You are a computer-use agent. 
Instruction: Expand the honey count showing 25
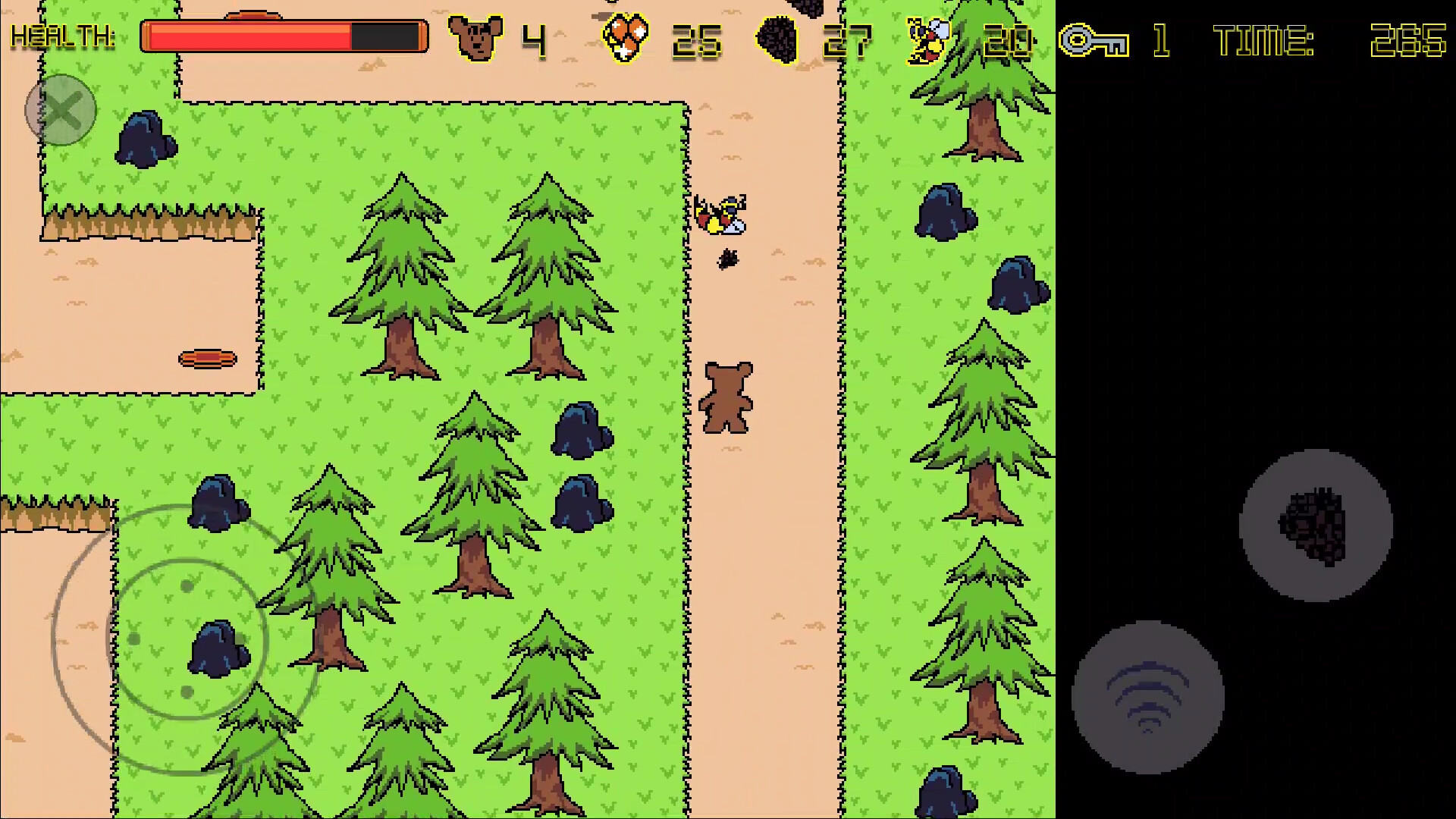(696, 39)
